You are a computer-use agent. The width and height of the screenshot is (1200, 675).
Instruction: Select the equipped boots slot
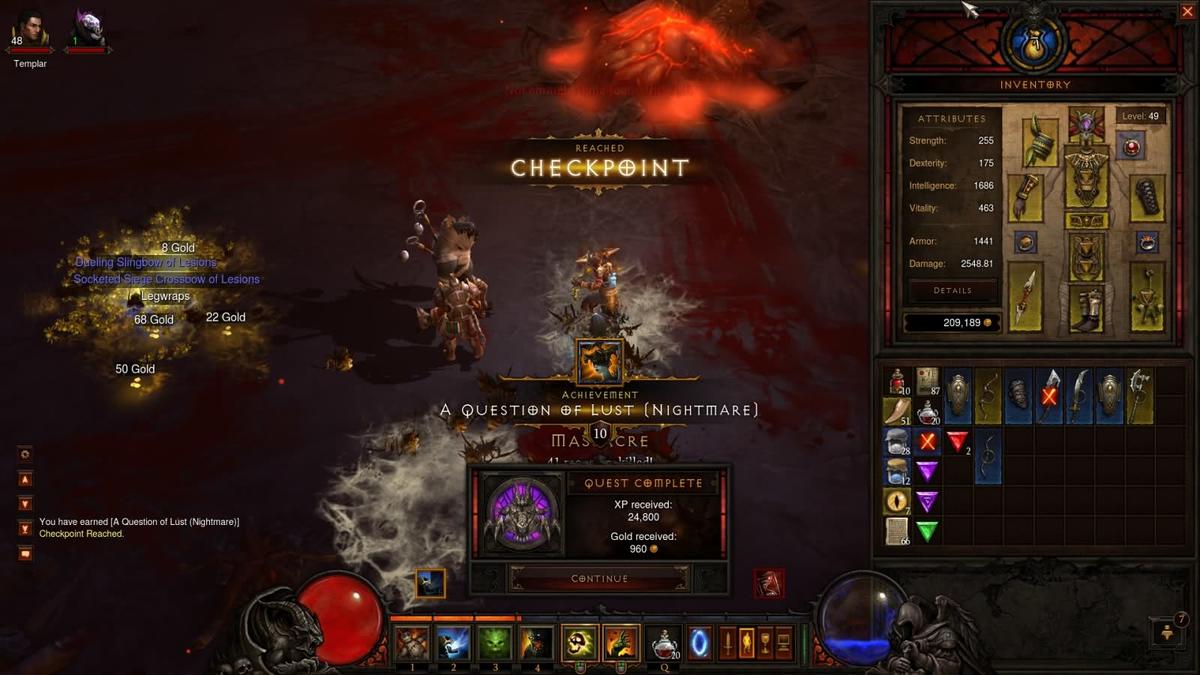(x=1085, y=308)
